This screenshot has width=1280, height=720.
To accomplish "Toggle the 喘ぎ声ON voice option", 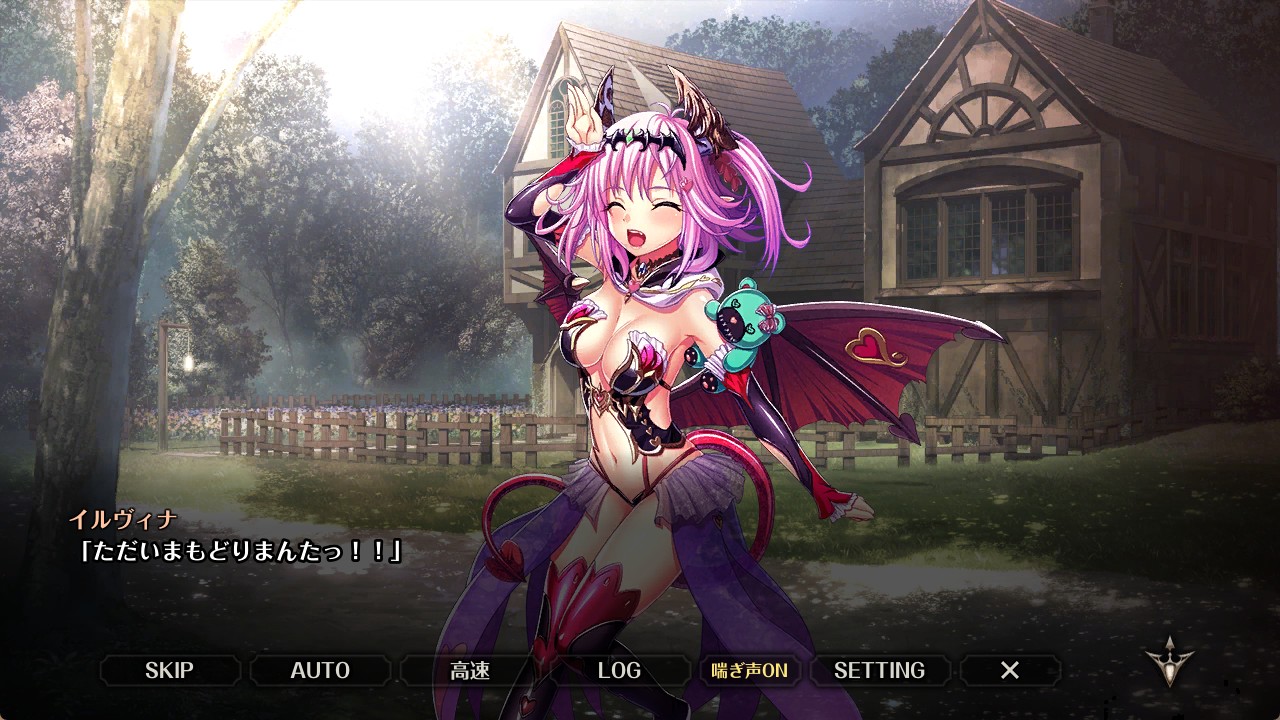I will pos(749,670).
